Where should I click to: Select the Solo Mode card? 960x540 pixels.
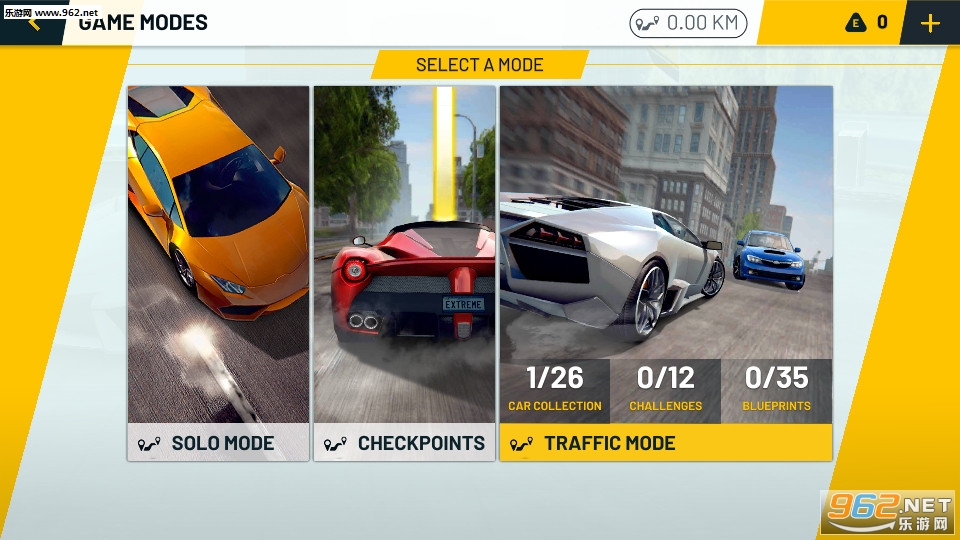[218, 272]
